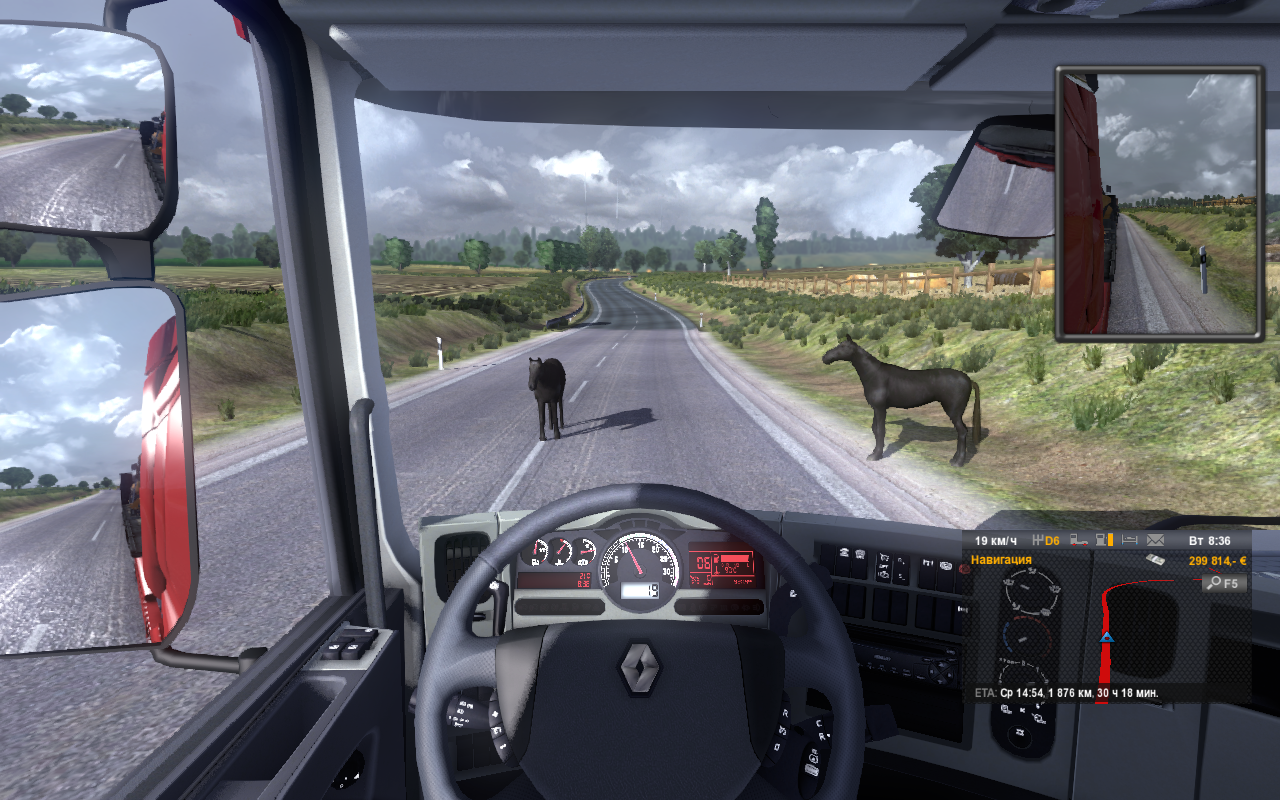Select the truck damage indicator icon
The width and height of the screenshot is (1280, 800).
(x=1079, y=541)
